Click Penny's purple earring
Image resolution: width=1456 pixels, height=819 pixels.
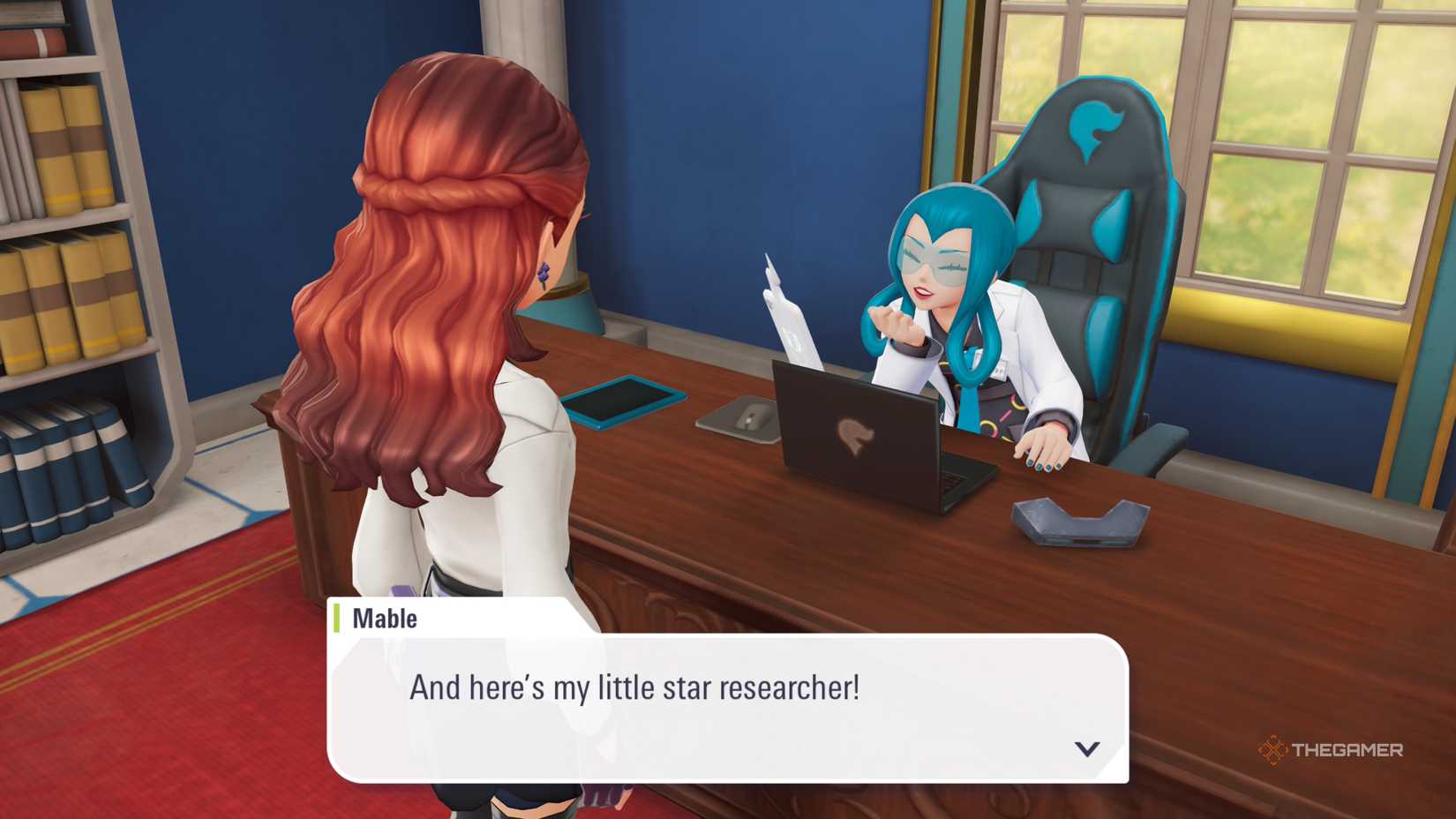click(x=545, y=269)
